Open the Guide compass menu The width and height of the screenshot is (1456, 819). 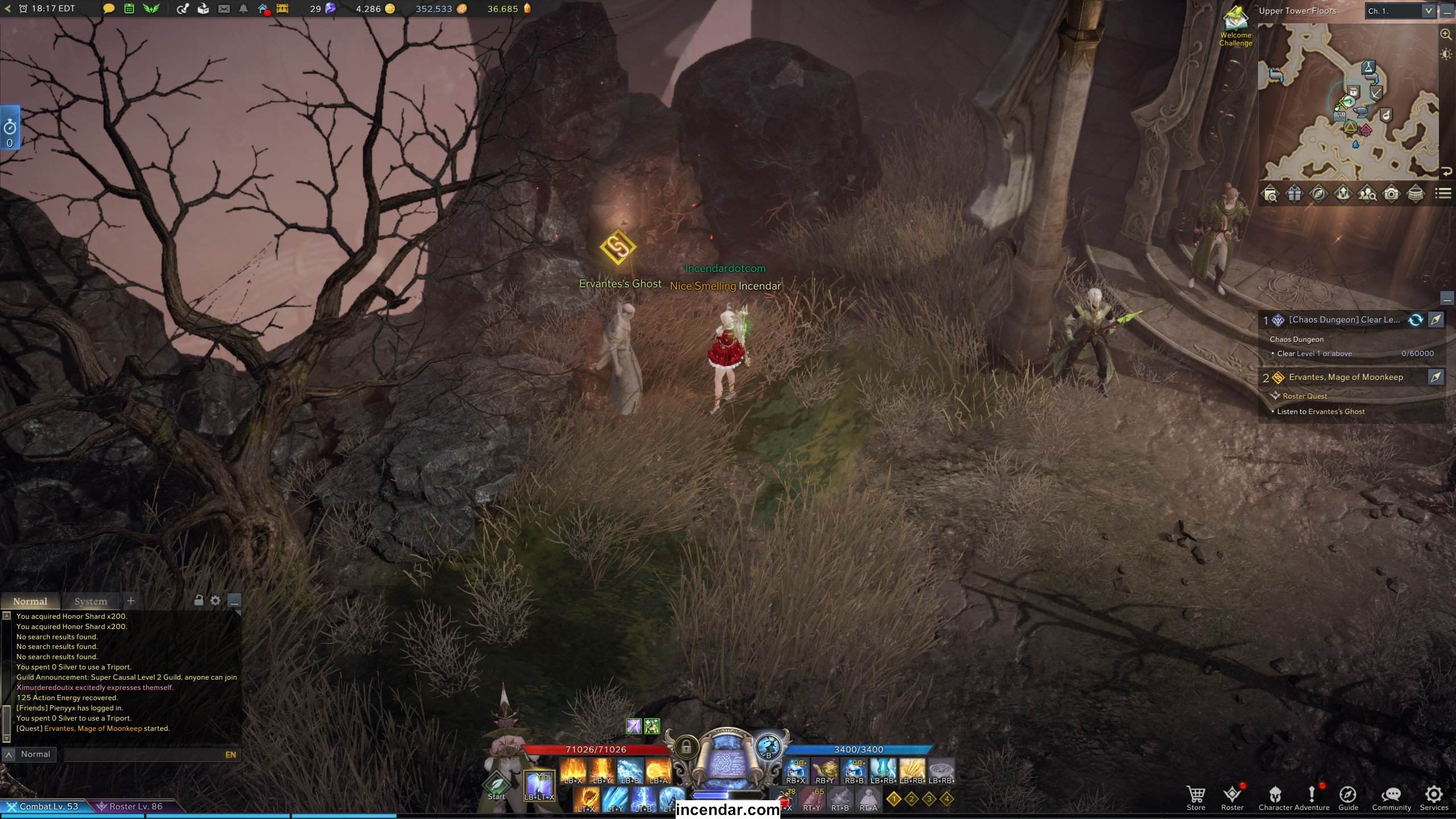point(1348,797)
